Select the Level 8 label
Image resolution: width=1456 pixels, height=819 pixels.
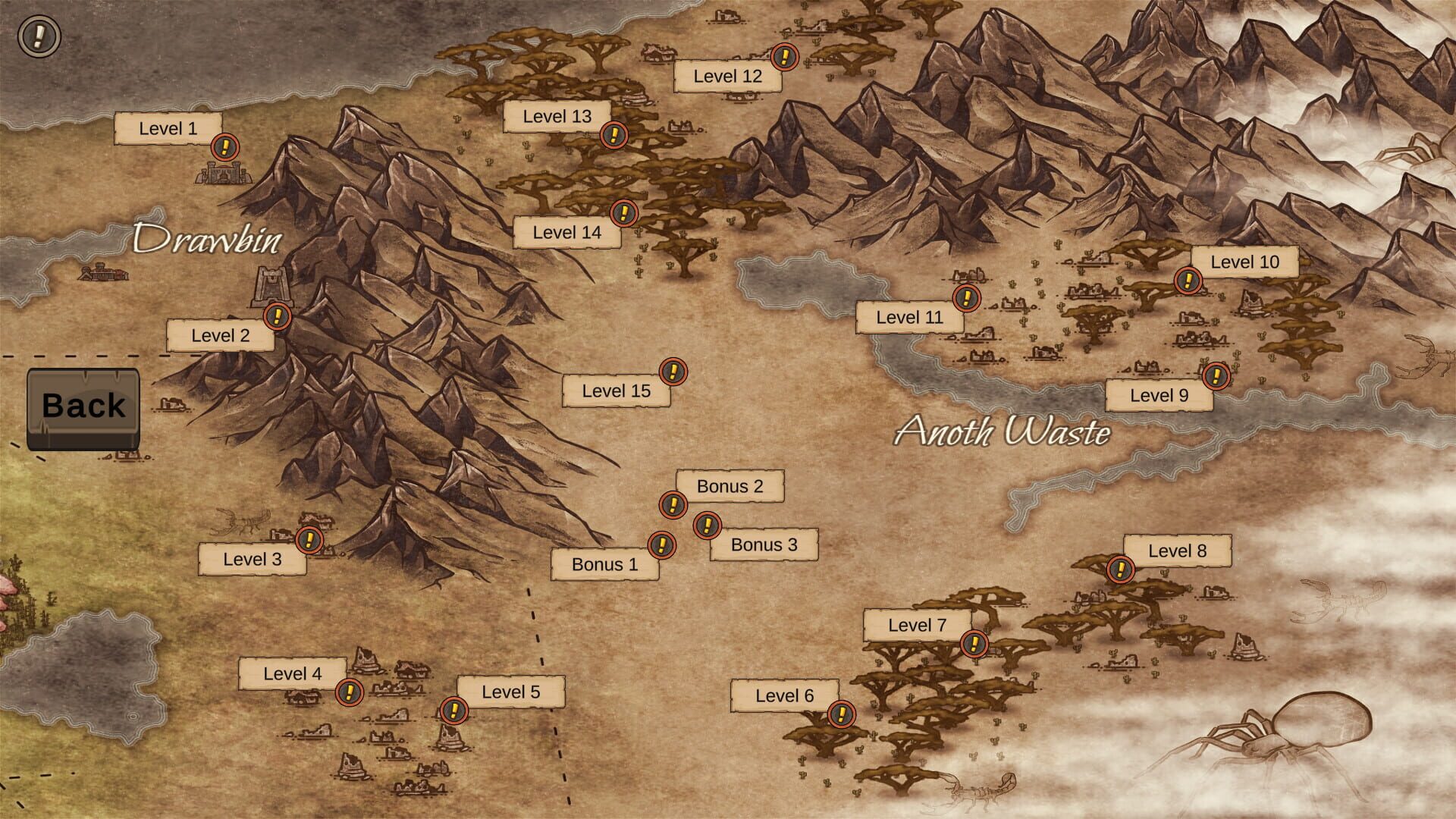1178,550
